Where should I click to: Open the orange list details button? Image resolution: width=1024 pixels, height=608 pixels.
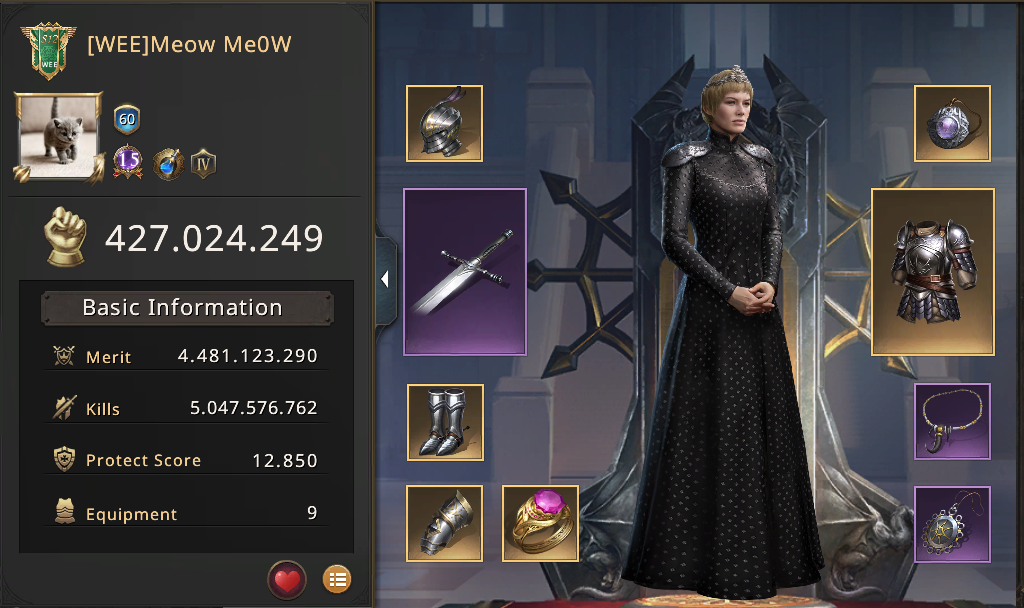tap(337, 578)
